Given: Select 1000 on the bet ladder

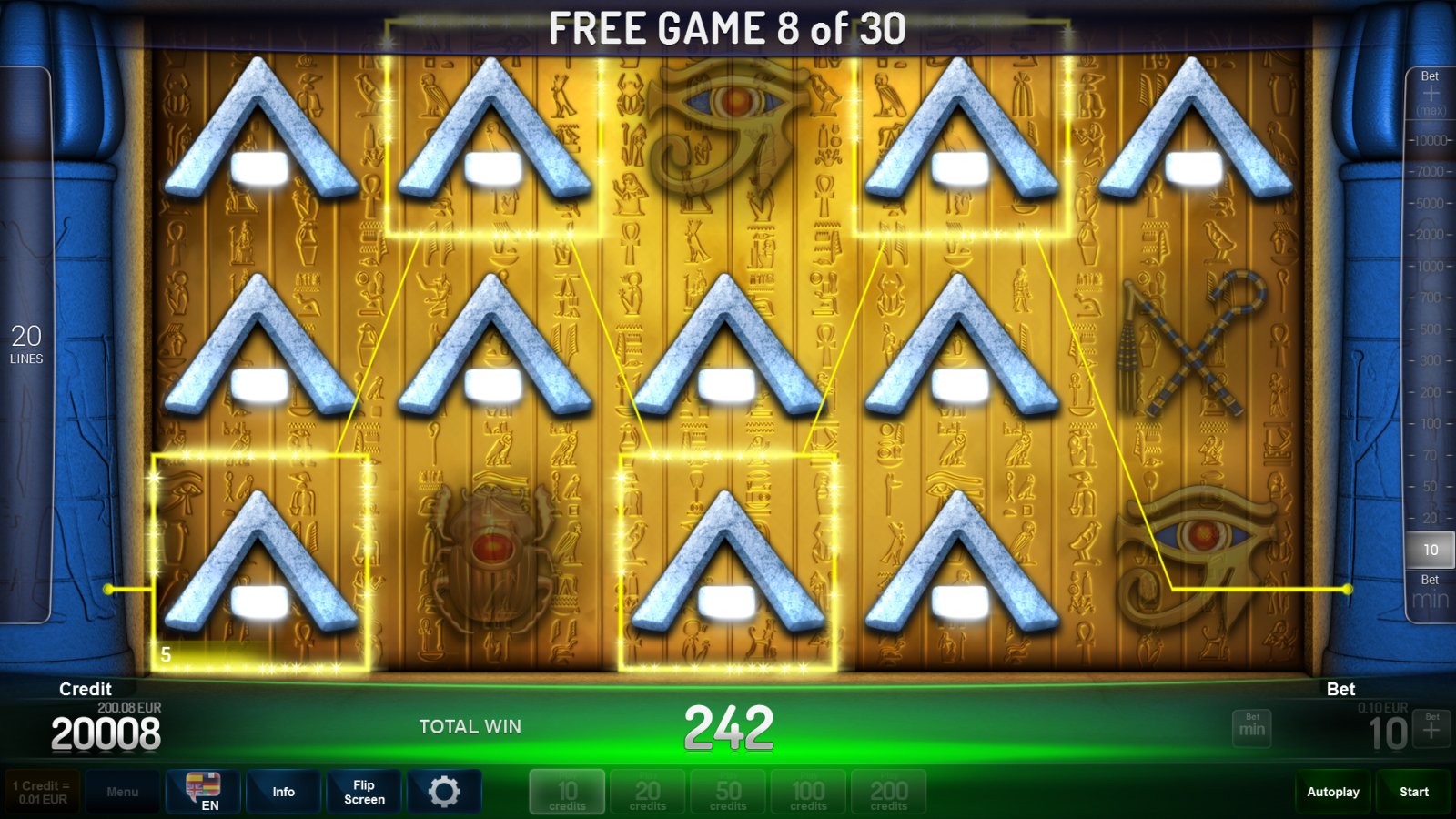Looking at the screenshot, I should click(1431, 265).
